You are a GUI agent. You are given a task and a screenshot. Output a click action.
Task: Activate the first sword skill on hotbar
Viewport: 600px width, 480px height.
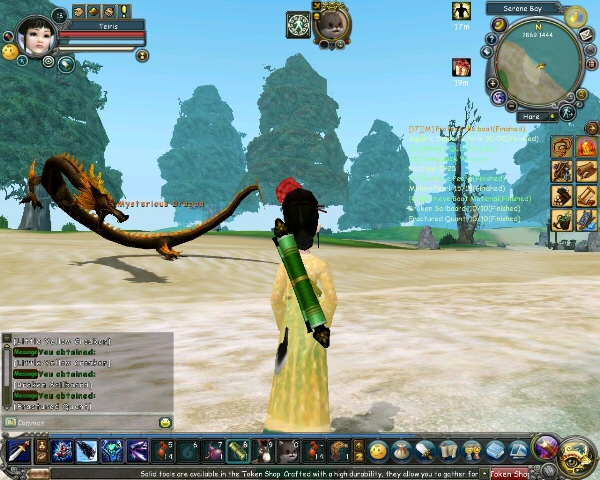coord(18,452)
